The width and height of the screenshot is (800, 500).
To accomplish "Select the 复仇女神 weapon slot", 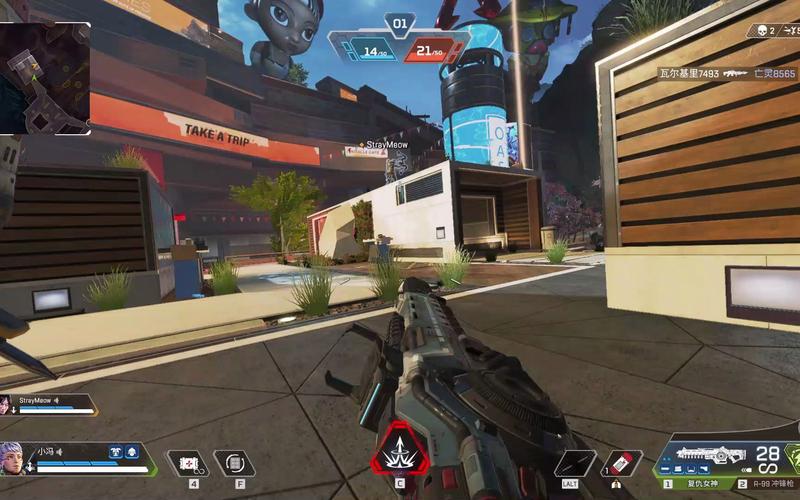I will pyautogui.click(x=697, y=483).
